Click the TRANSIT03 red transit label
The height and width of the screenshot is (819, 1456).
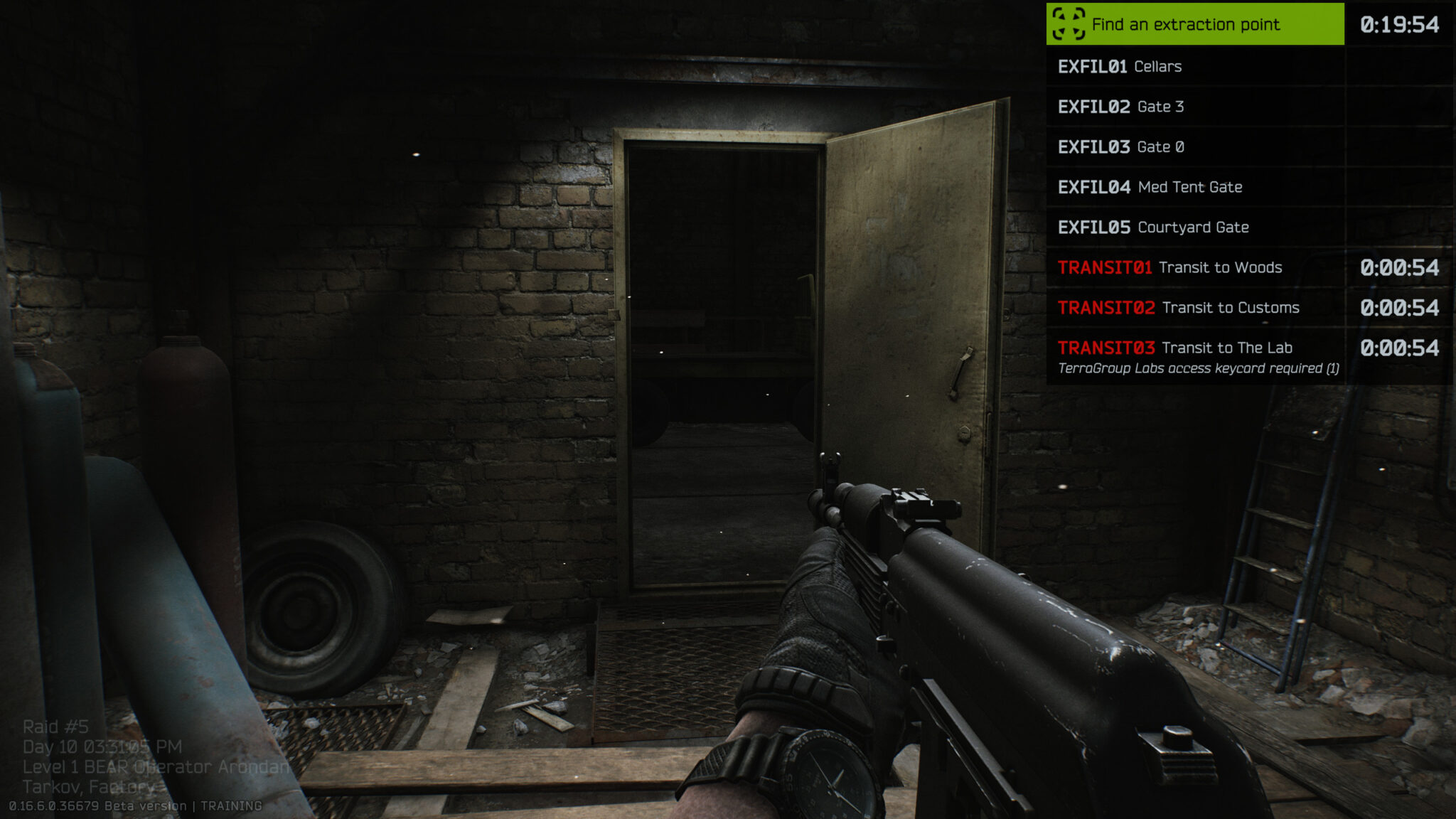(1106, 348)
